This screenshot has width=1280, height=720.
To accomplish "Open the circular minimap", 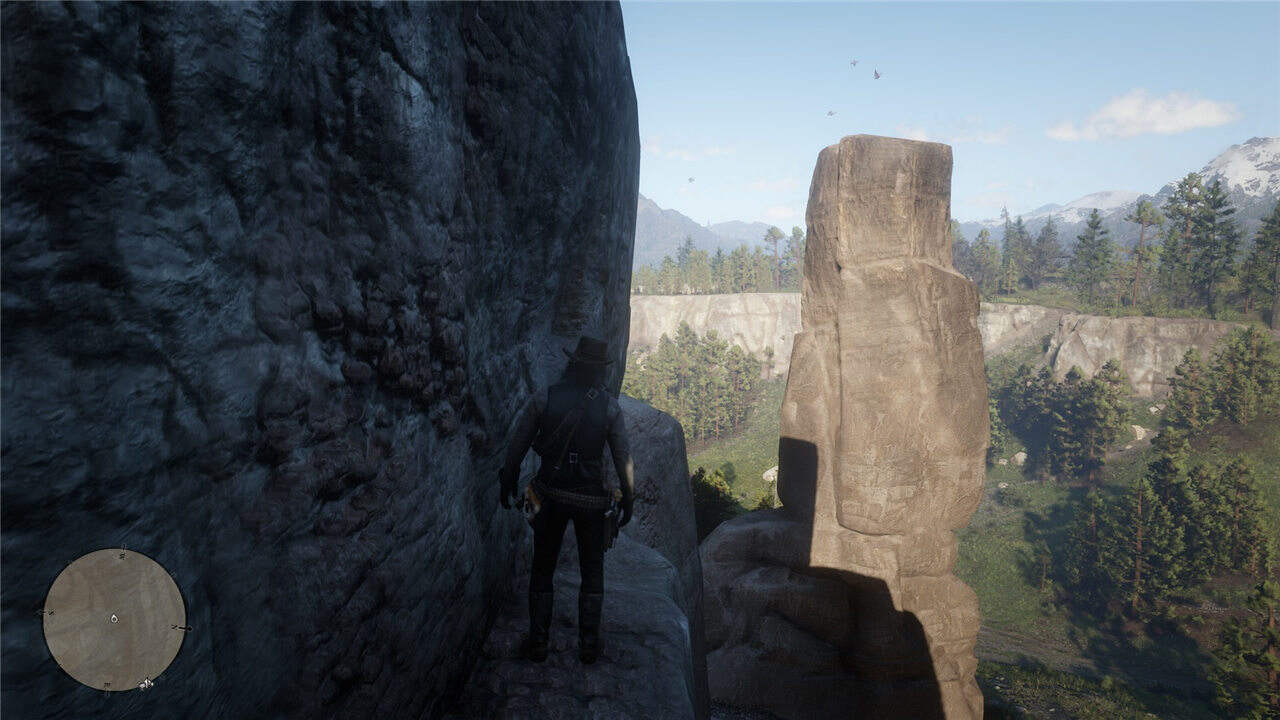I will pyautogui.click(x=114, y=620).
